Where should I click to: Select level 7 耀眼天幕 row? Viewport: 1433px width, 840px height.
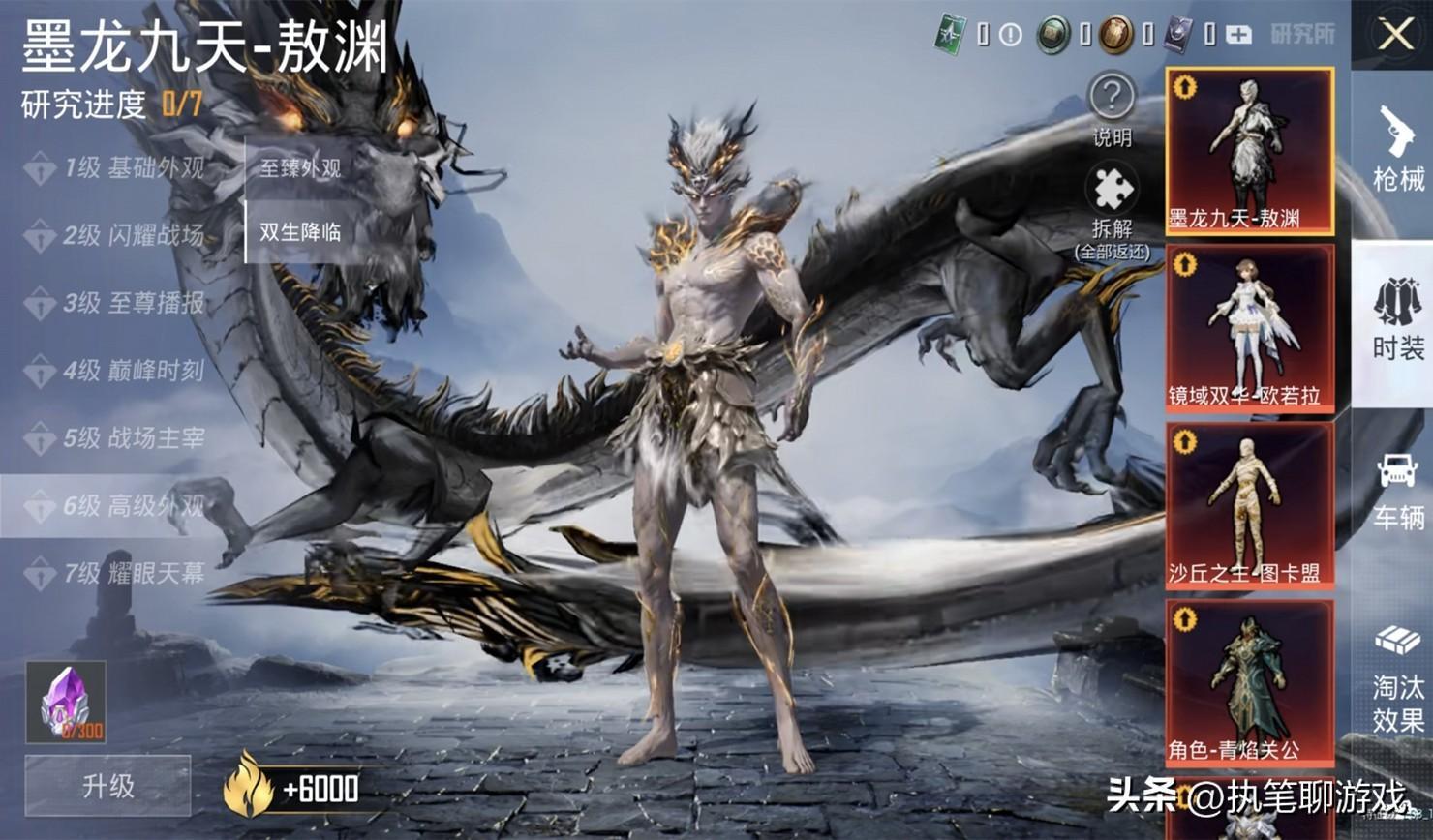(x=121, y=574)
